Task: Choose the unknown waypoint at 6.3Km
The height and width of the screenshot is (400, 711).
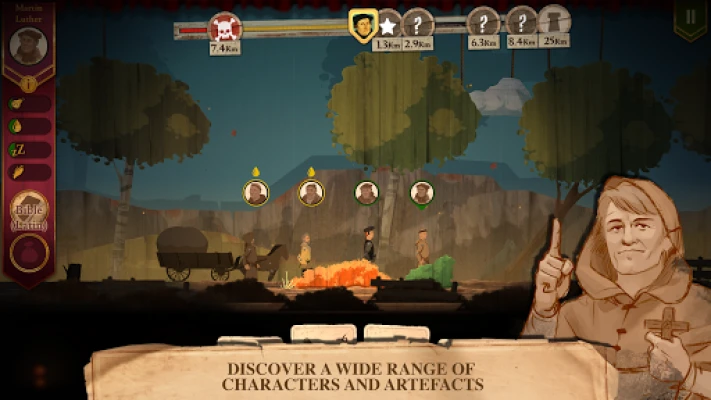Action: click(x=483, y=23)
